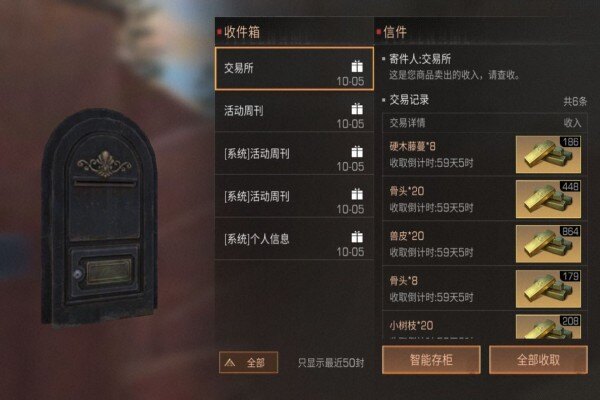Select the 兽皮*20 transaction record
This screenshot has width=600, height=400.
tap(450, 243)
